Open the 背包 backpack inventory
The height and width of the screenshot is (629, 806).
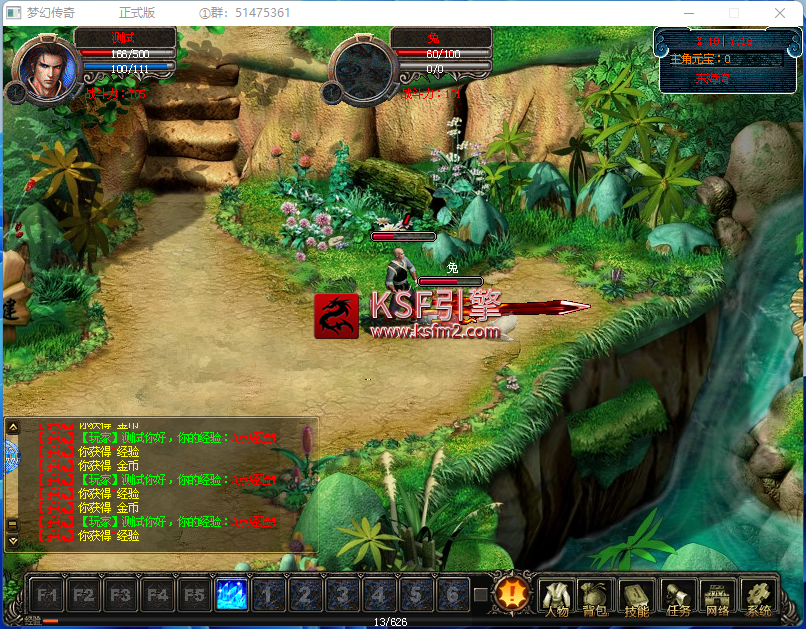596,597
